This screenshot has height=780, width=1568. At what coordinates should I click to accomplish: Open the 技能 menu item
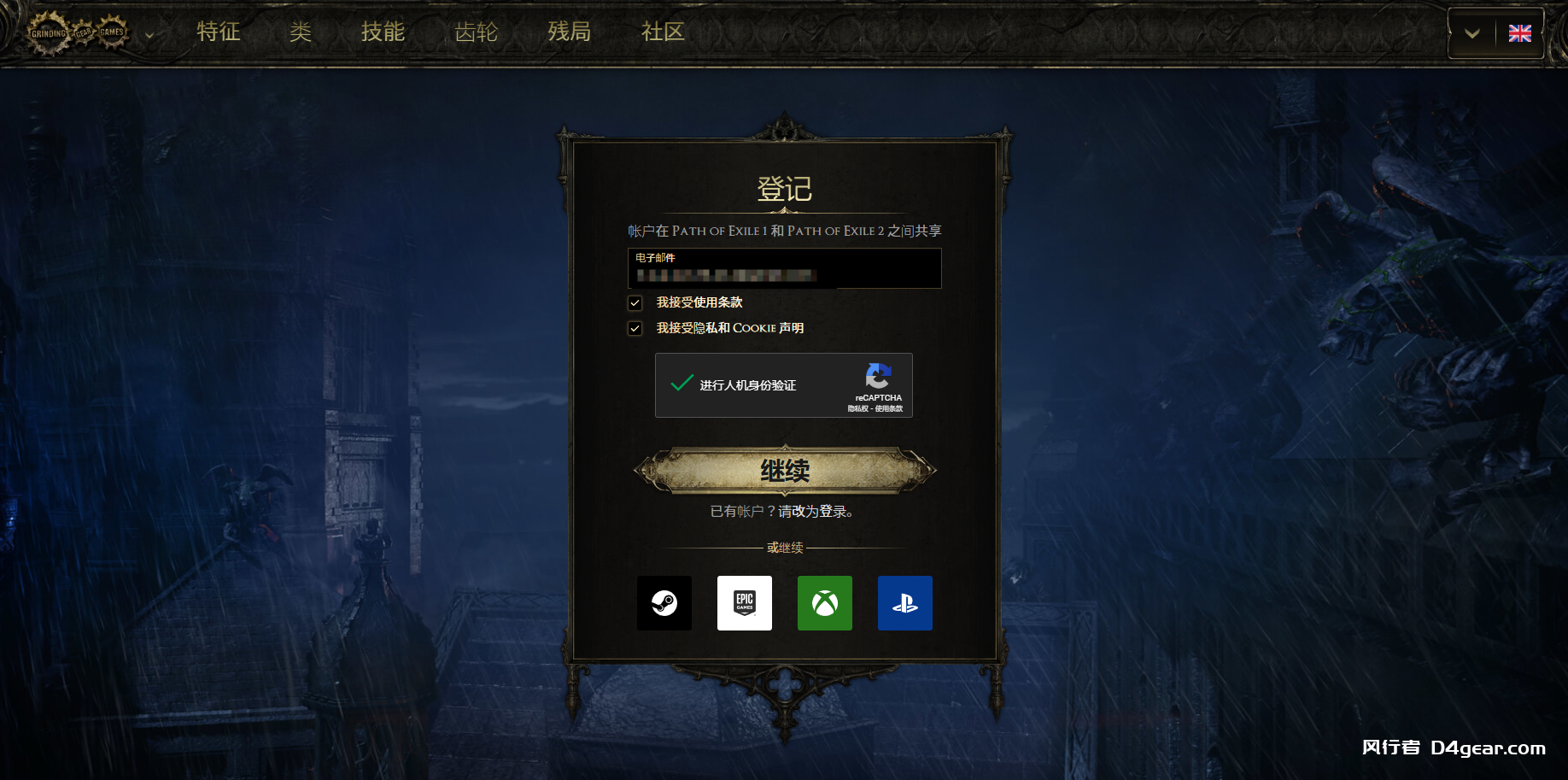(383, 32)
